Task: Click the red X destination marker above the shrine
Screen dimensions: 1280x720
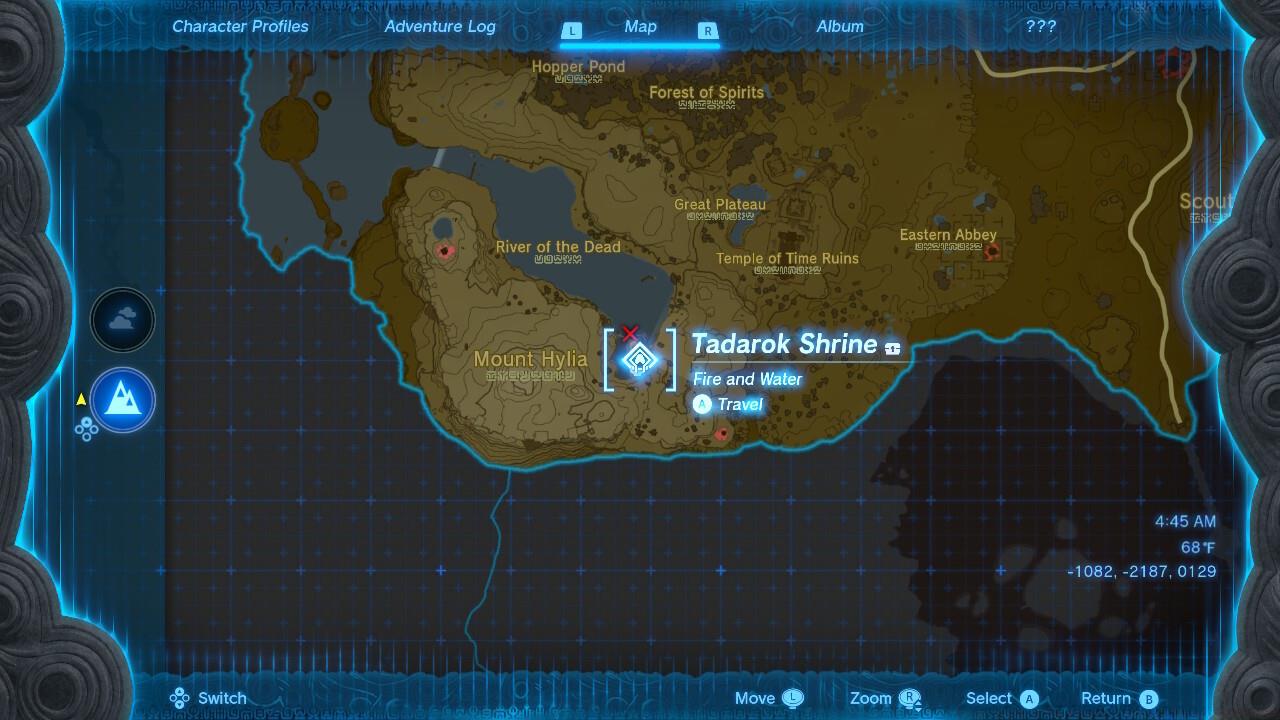Action: click(630, 333)
